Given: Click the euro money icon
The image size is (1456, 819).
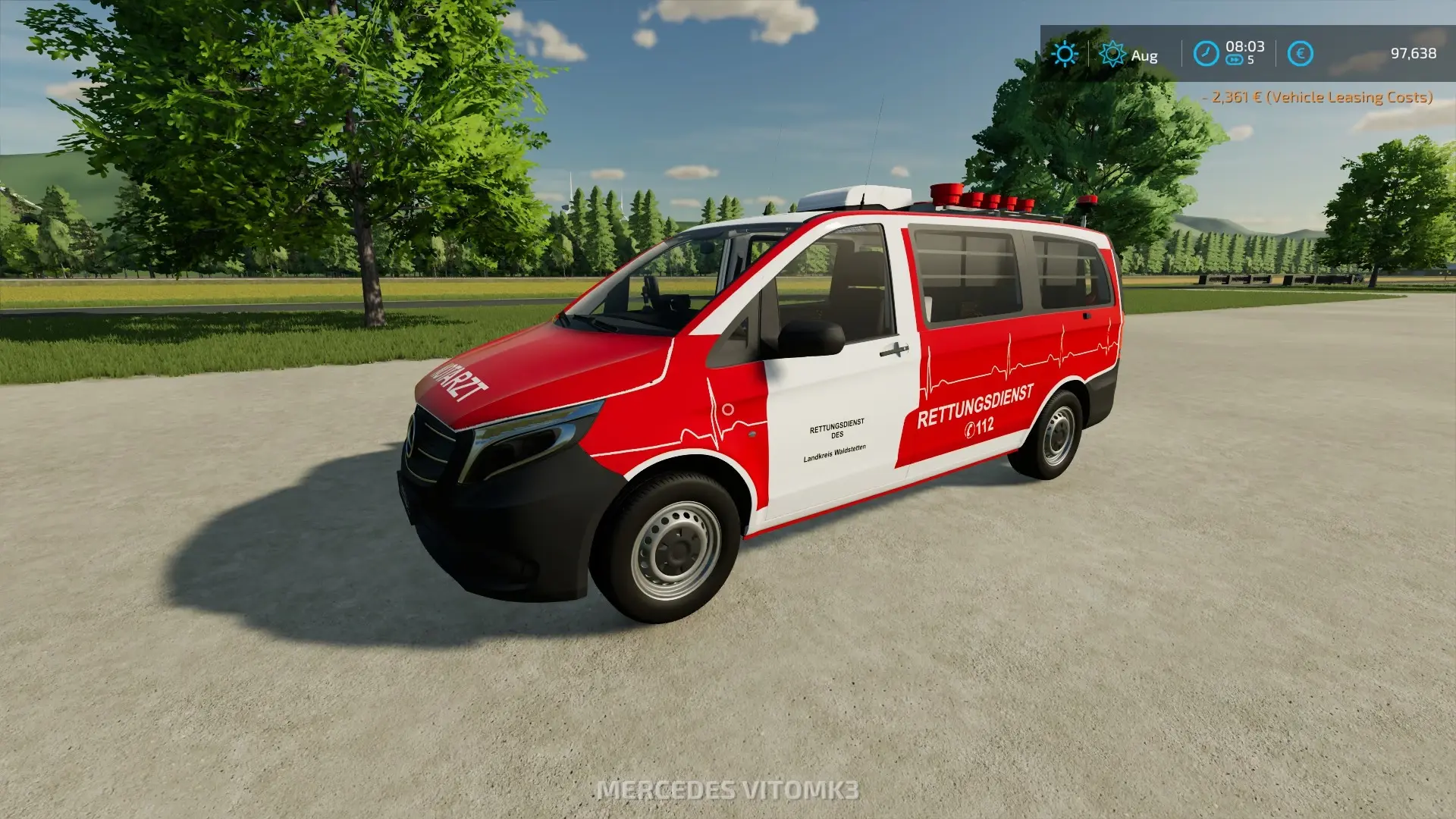Looking at the screenshot, I should [1300, 54].
